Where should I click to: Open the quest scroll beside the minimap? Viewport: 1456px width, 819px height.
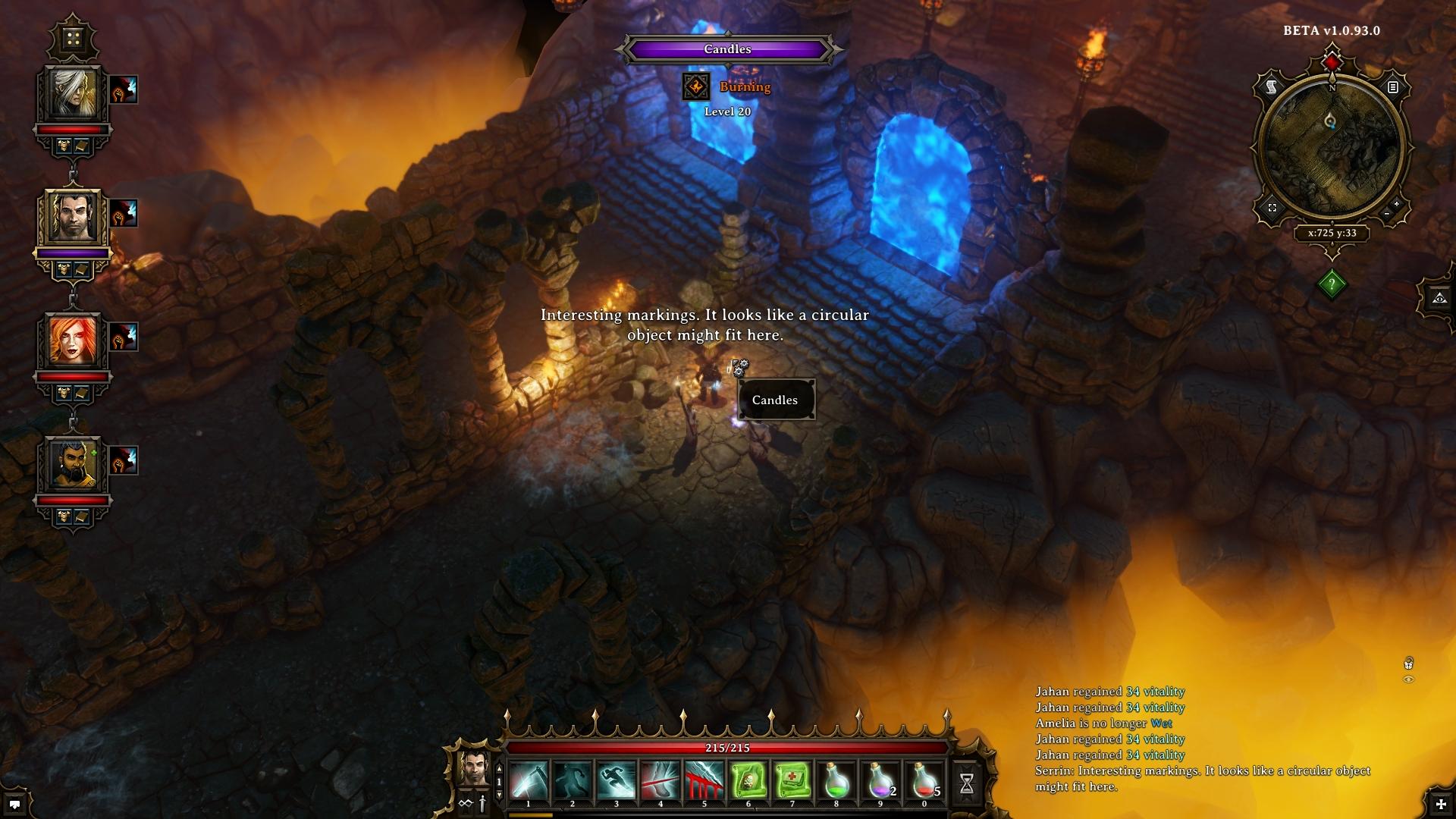1272,87
